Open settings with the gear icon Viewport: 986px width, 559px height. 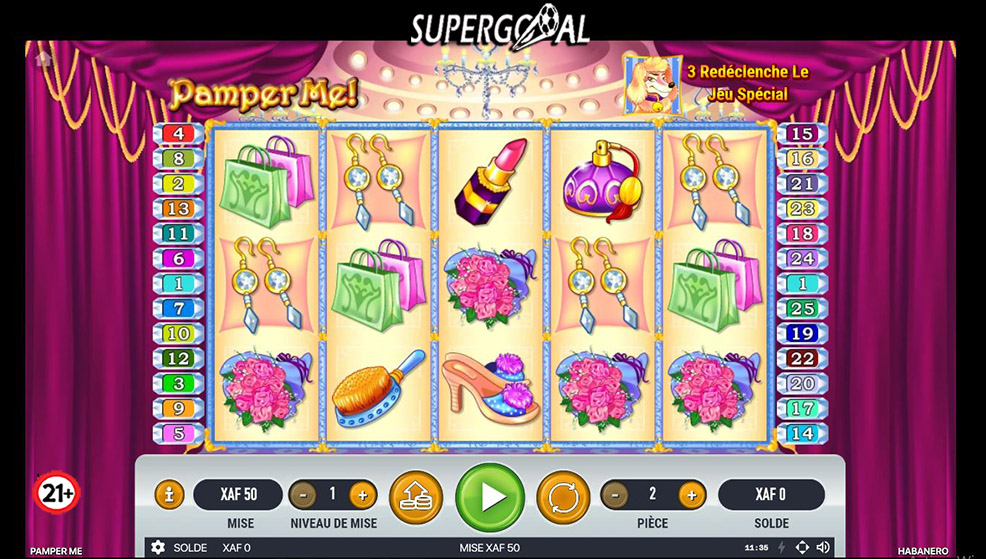(158, 548)
